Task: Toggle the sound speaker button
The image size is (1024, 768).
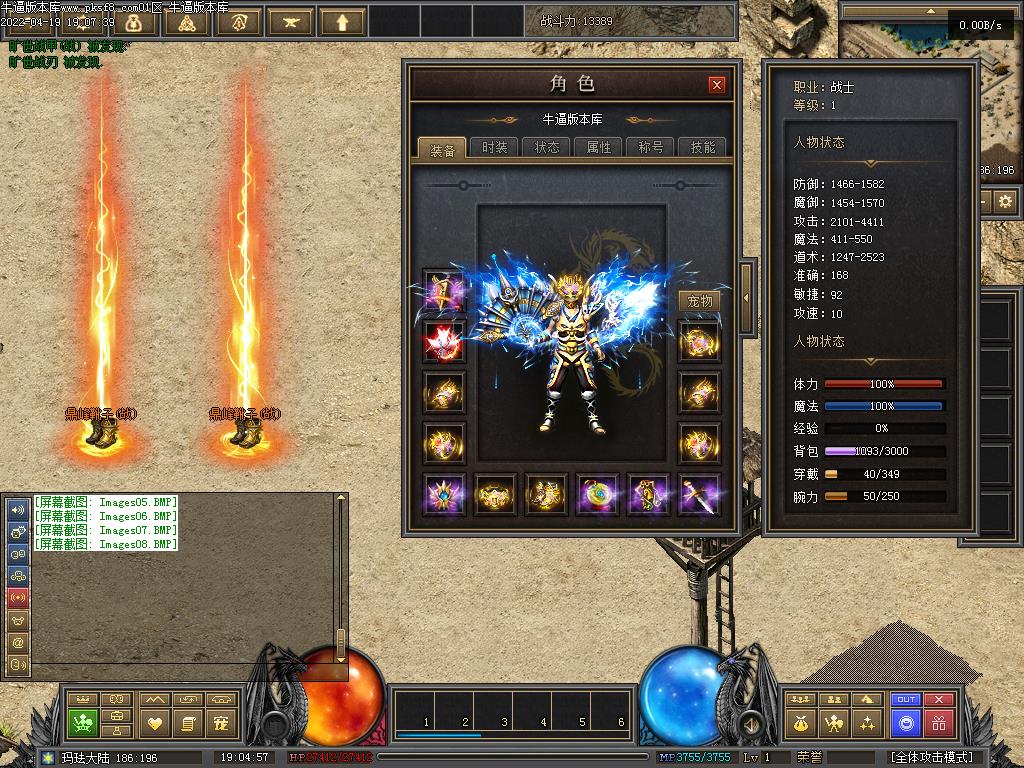Action: tap(749, 722)
